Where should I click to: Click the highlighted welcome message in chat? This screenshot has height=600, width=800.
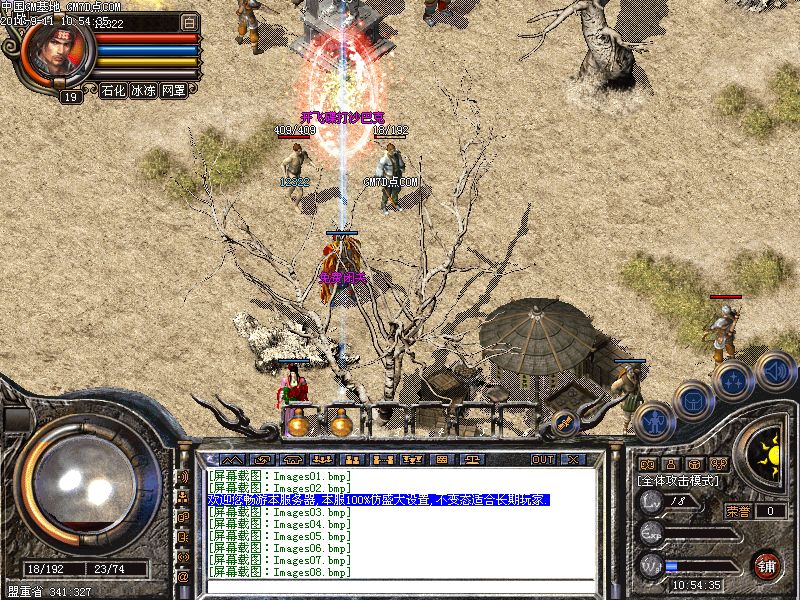point(379,499)
